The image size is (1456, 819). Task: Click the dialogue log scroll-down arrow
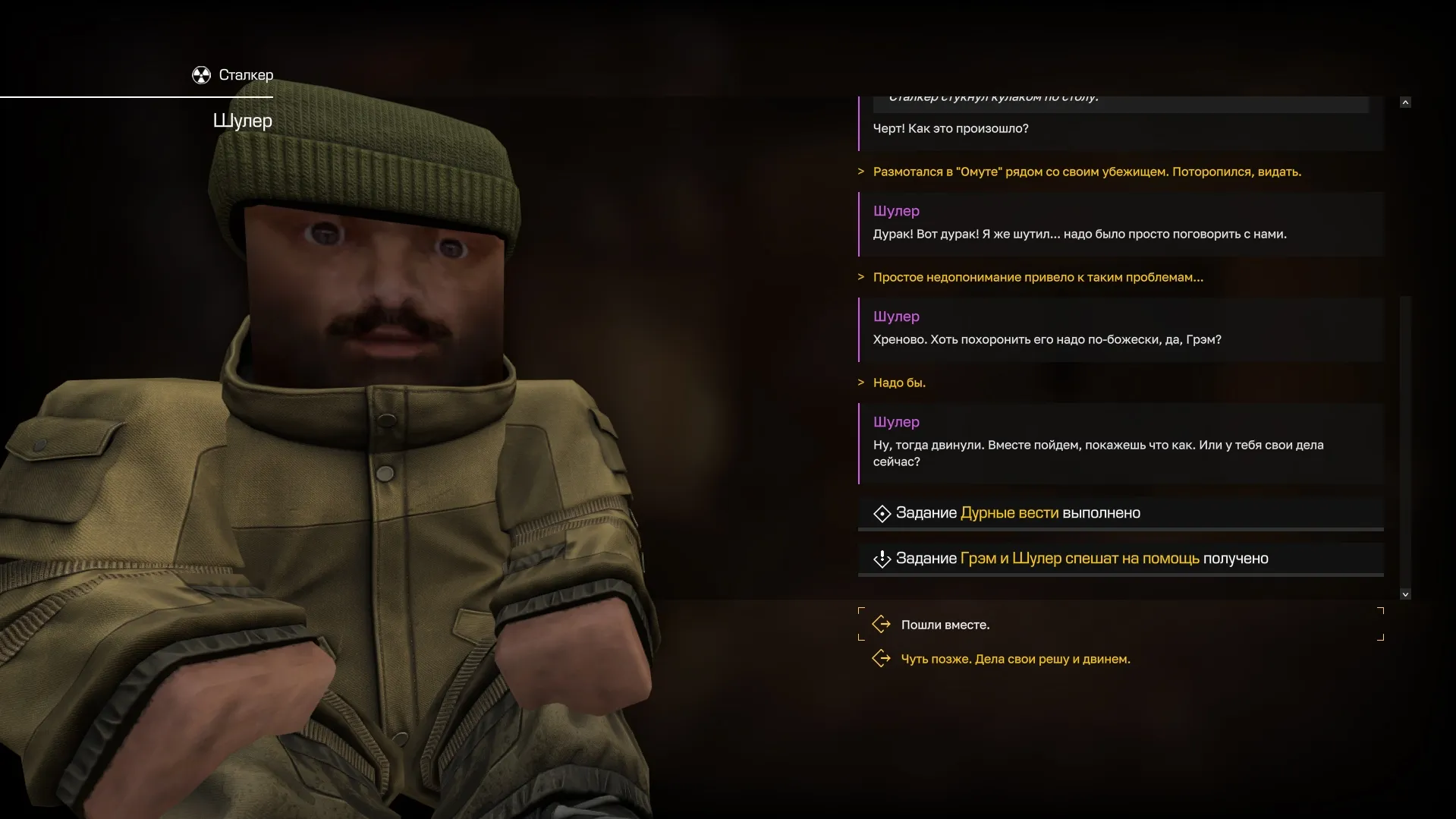pyautogui.click(x=1405, y=594)
